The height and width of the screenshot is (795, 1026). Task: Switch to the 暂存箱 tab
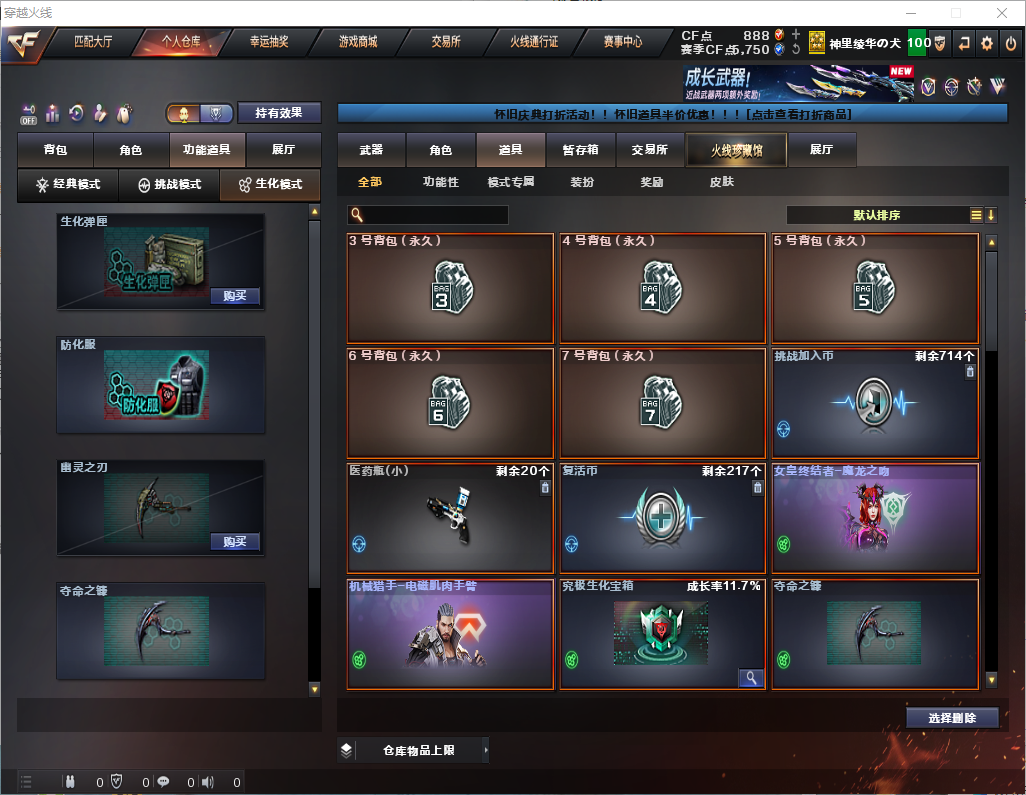(x=580, y=150)
